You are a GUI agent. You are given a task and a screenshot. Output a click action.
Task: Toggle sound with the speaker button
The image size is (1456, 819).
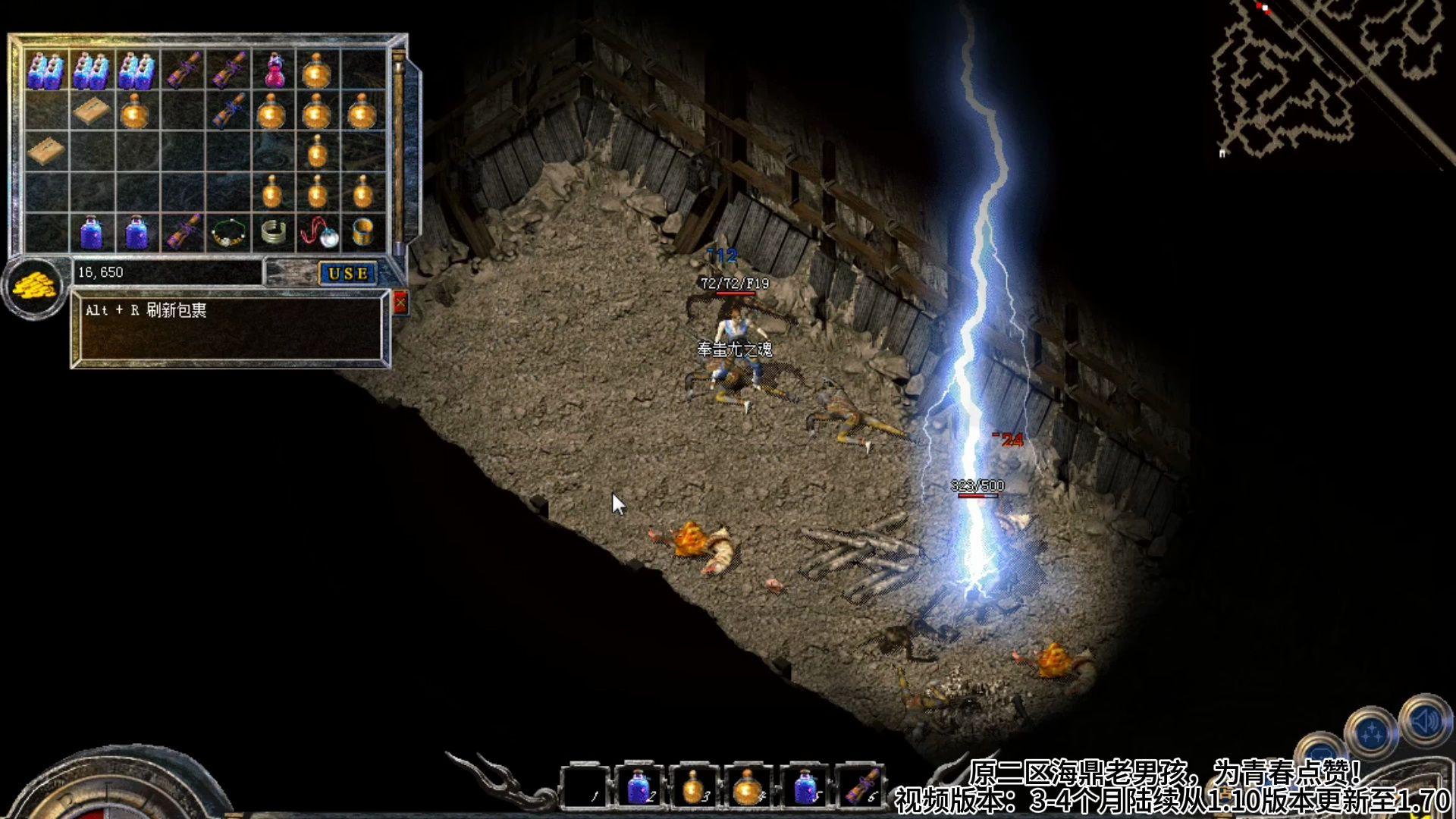[x=1425, y=722]
